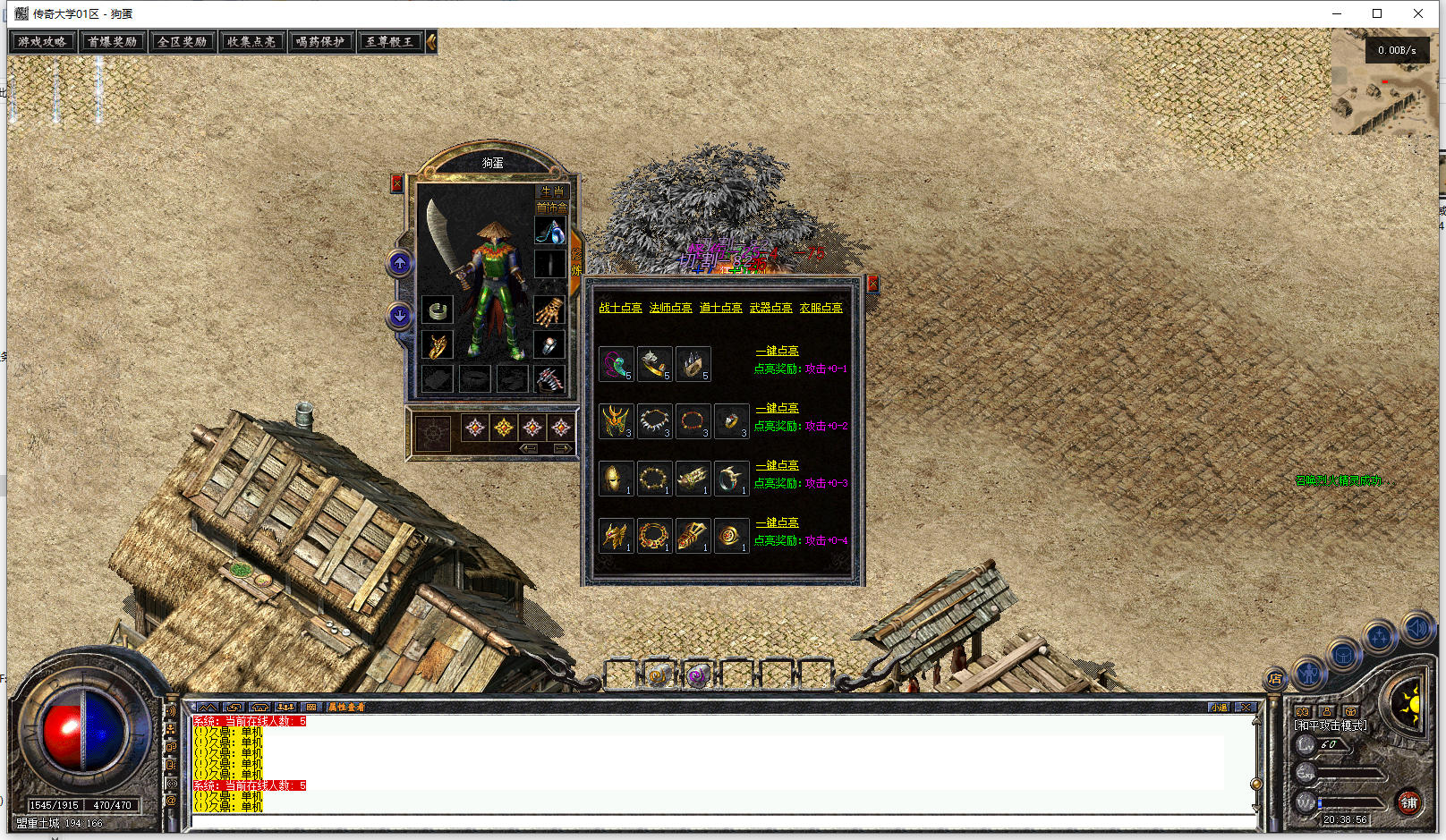Close the collection lighting panel
Viewport: 1446px width, 840px height.
coord(872,284)
